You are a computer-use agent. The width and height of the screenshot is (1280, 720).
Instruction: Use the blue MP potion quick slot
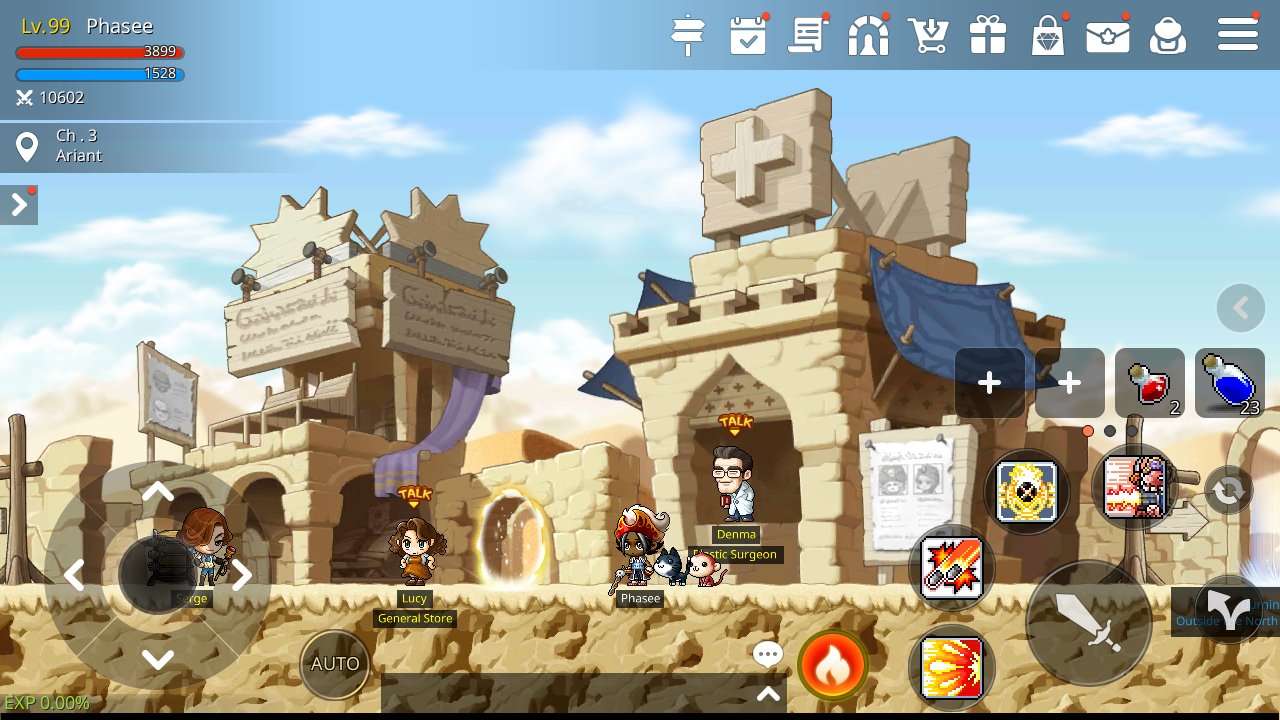click(x=1228, y=383)
